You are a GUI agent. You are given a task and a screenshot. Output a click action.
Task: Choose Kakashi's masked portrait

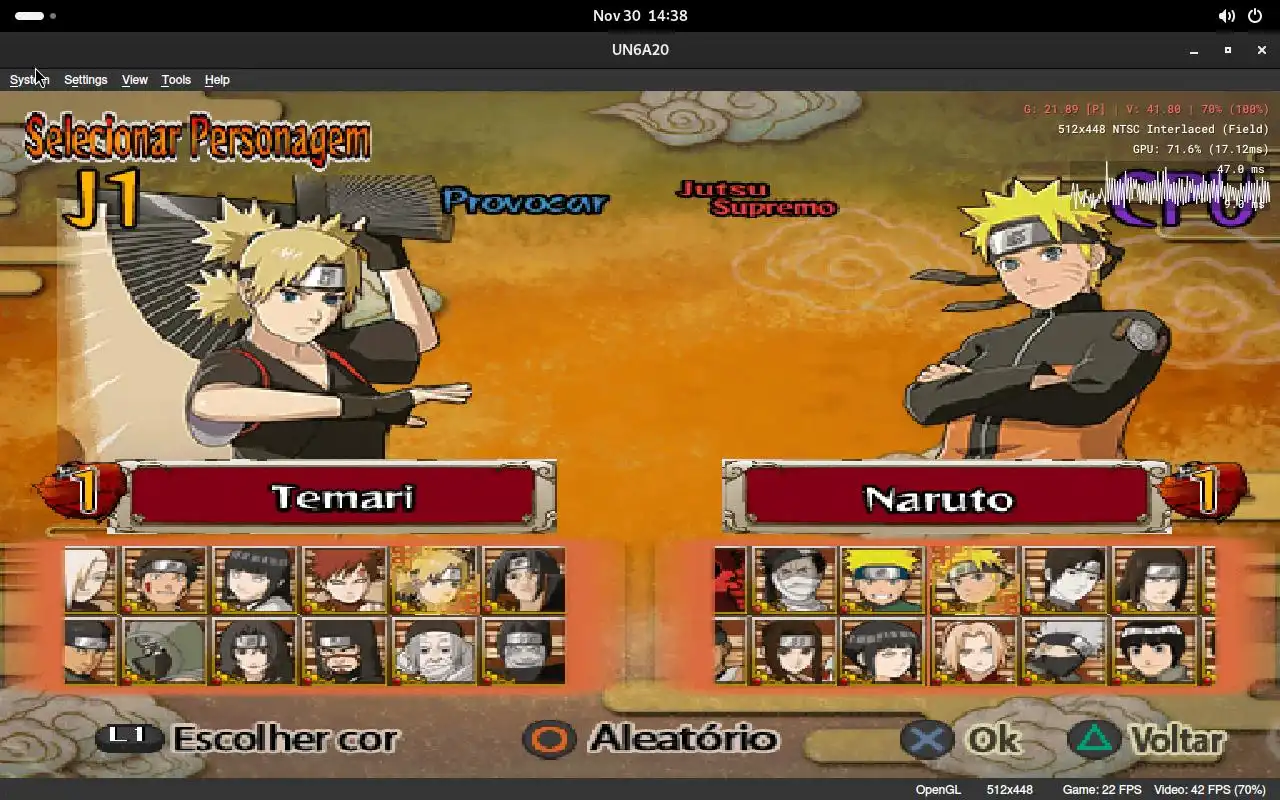pos(1063,650)
